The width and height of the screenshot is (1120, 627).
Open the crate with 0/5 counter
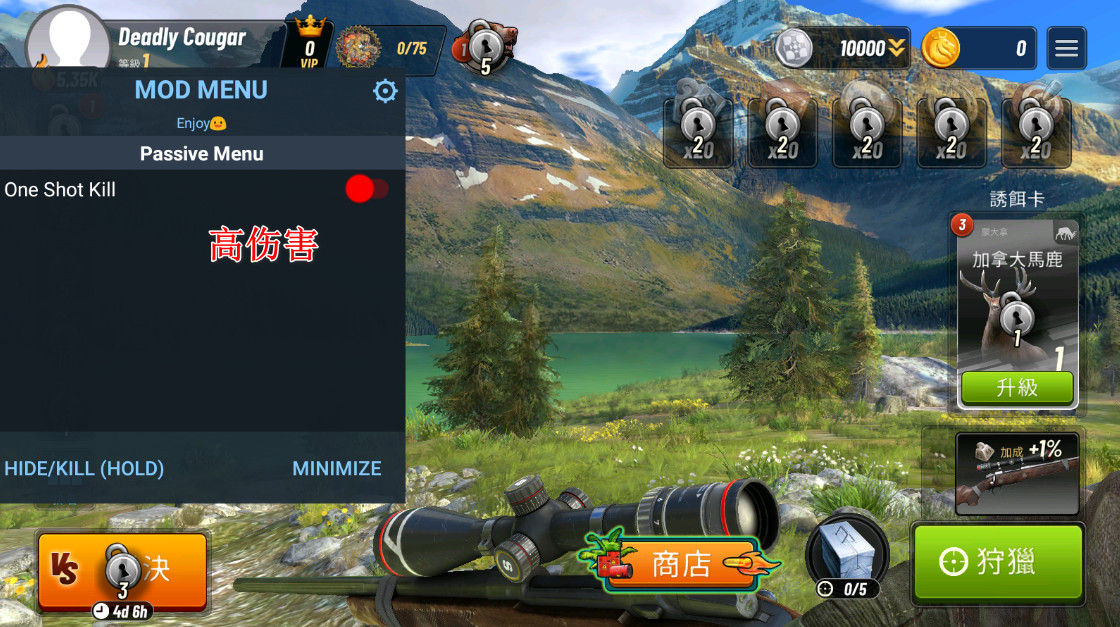pyautogui.click(x=846, y=555)
